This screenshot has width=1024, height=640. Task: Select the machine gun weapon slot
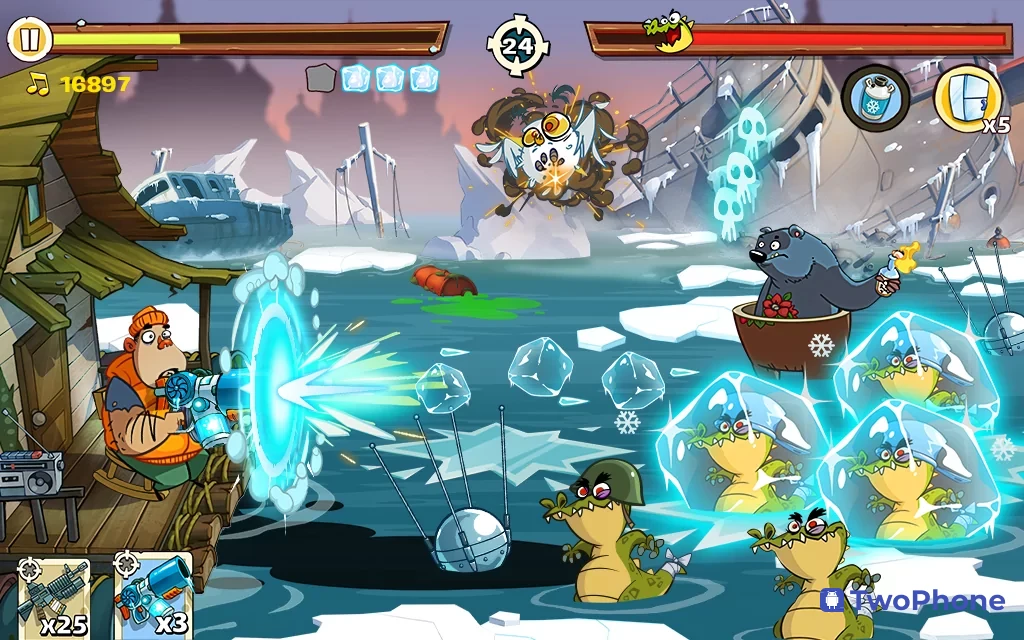pos(55,597)
